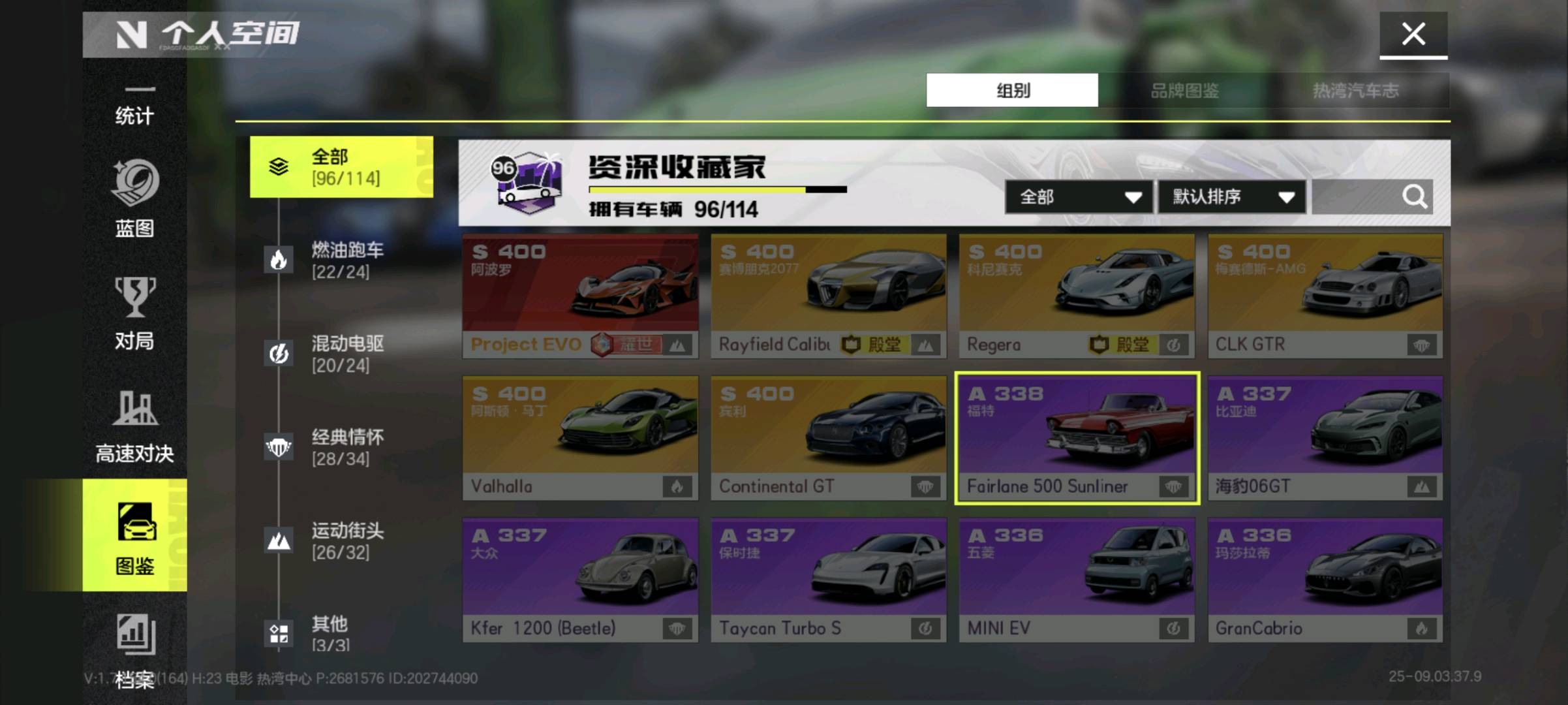Open the 默认排序 sort dropdown
Viewport: 1568px width, 705px height.
(x=1232, y=196)
